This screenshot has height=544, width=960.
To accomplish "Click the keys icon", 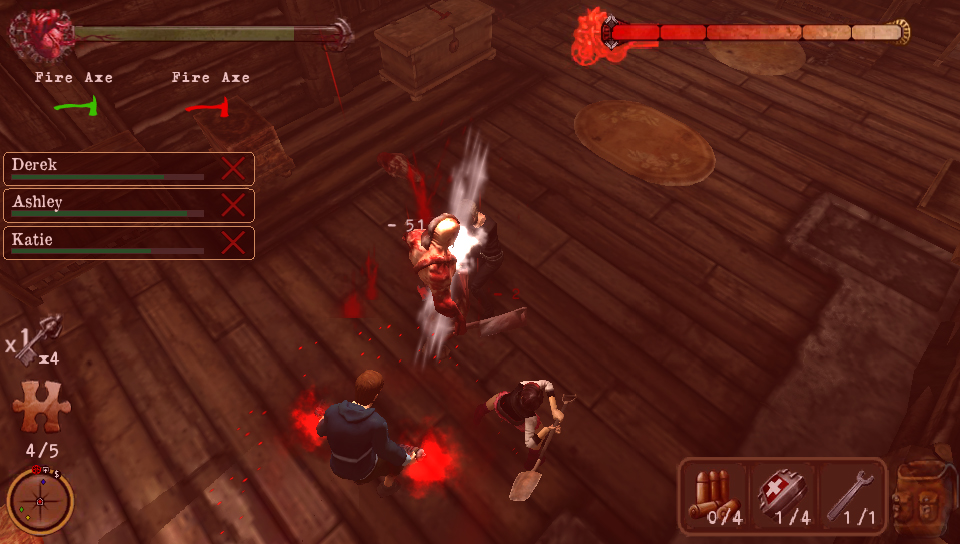I will (x=42, y=338).
